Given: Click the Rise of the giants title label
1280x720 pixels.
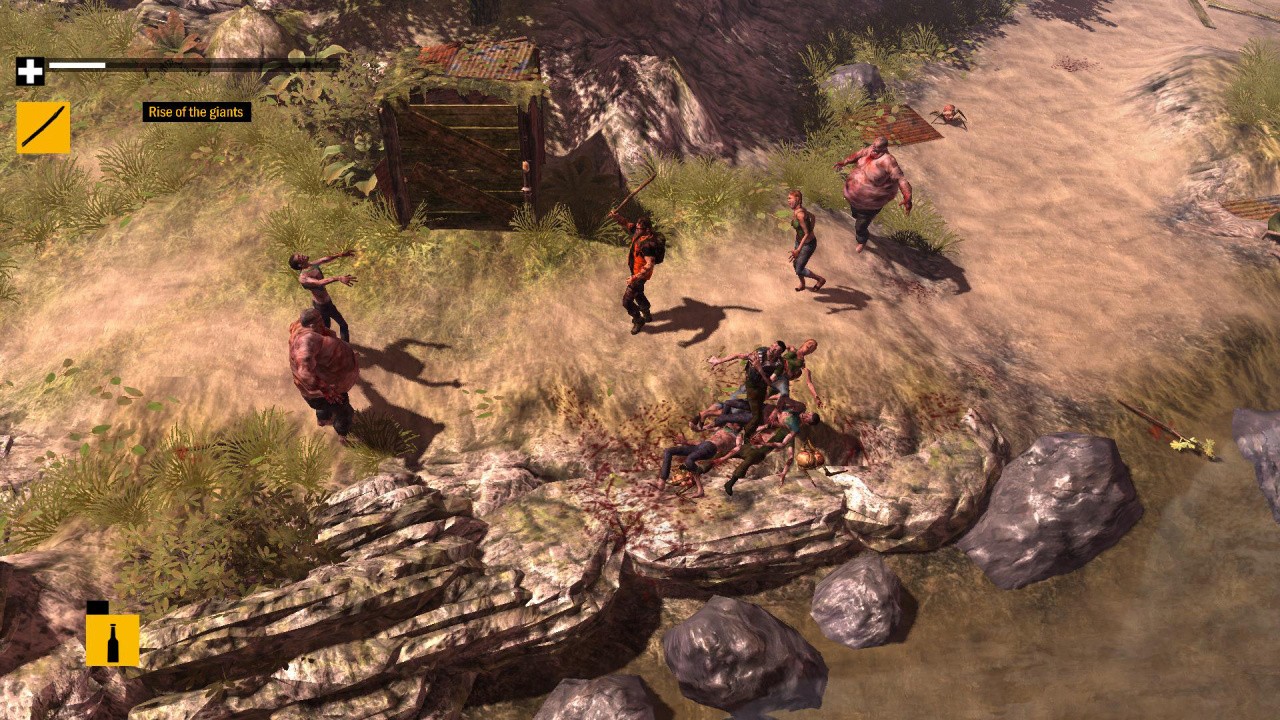Looking at the screenshot, I should tap(196, 112).
